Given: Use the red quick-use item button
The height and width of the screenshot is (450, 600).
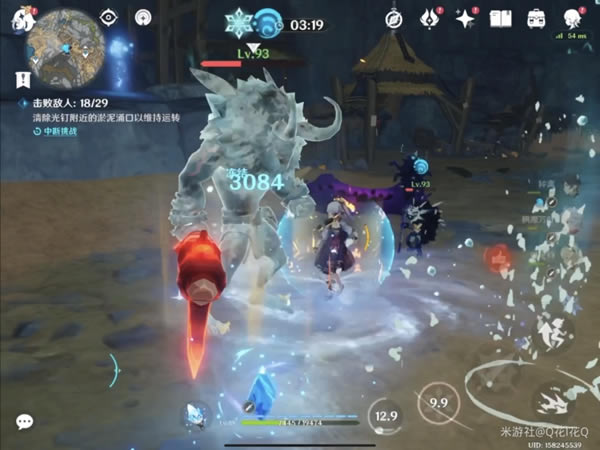Looking at the screenshot, I should pos(497,258).
